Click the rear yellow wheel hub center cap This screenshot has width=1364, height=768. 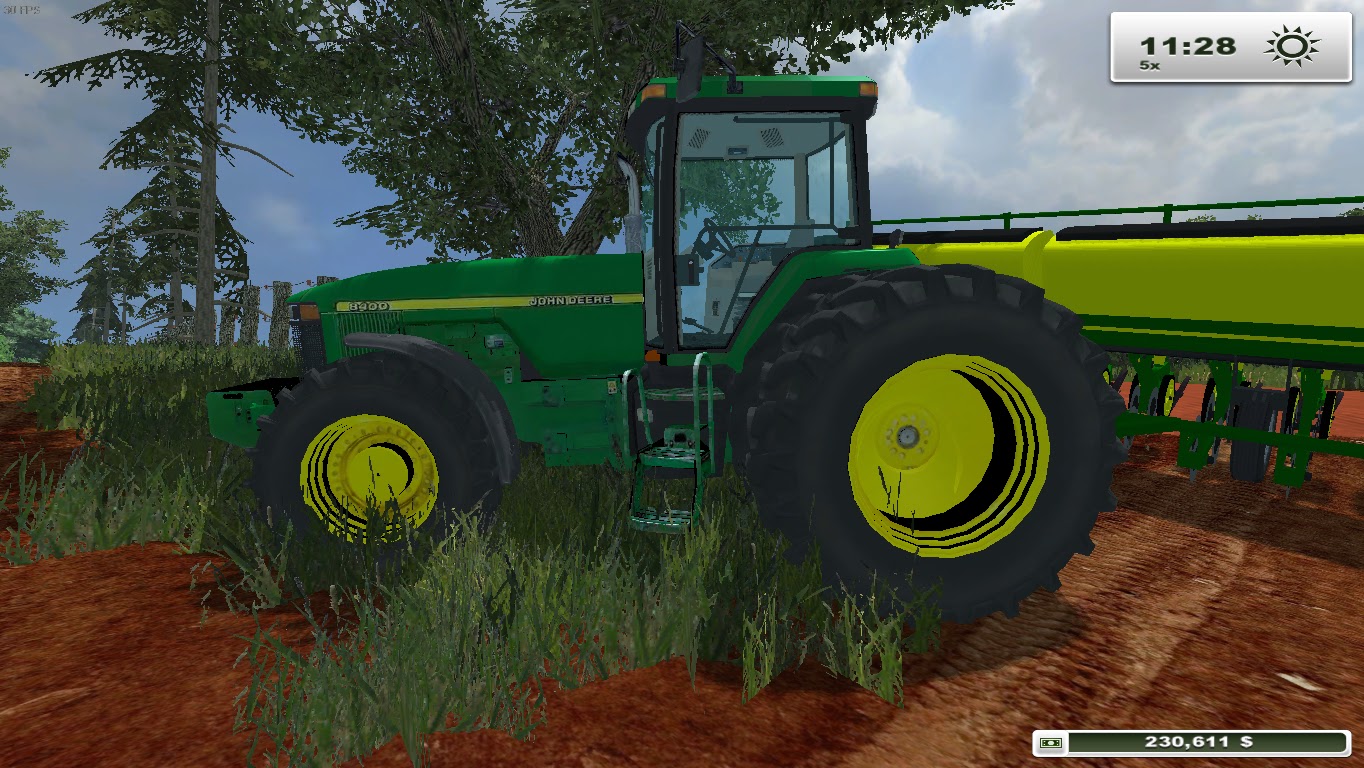pyautogui.click(x=908, y=435)
